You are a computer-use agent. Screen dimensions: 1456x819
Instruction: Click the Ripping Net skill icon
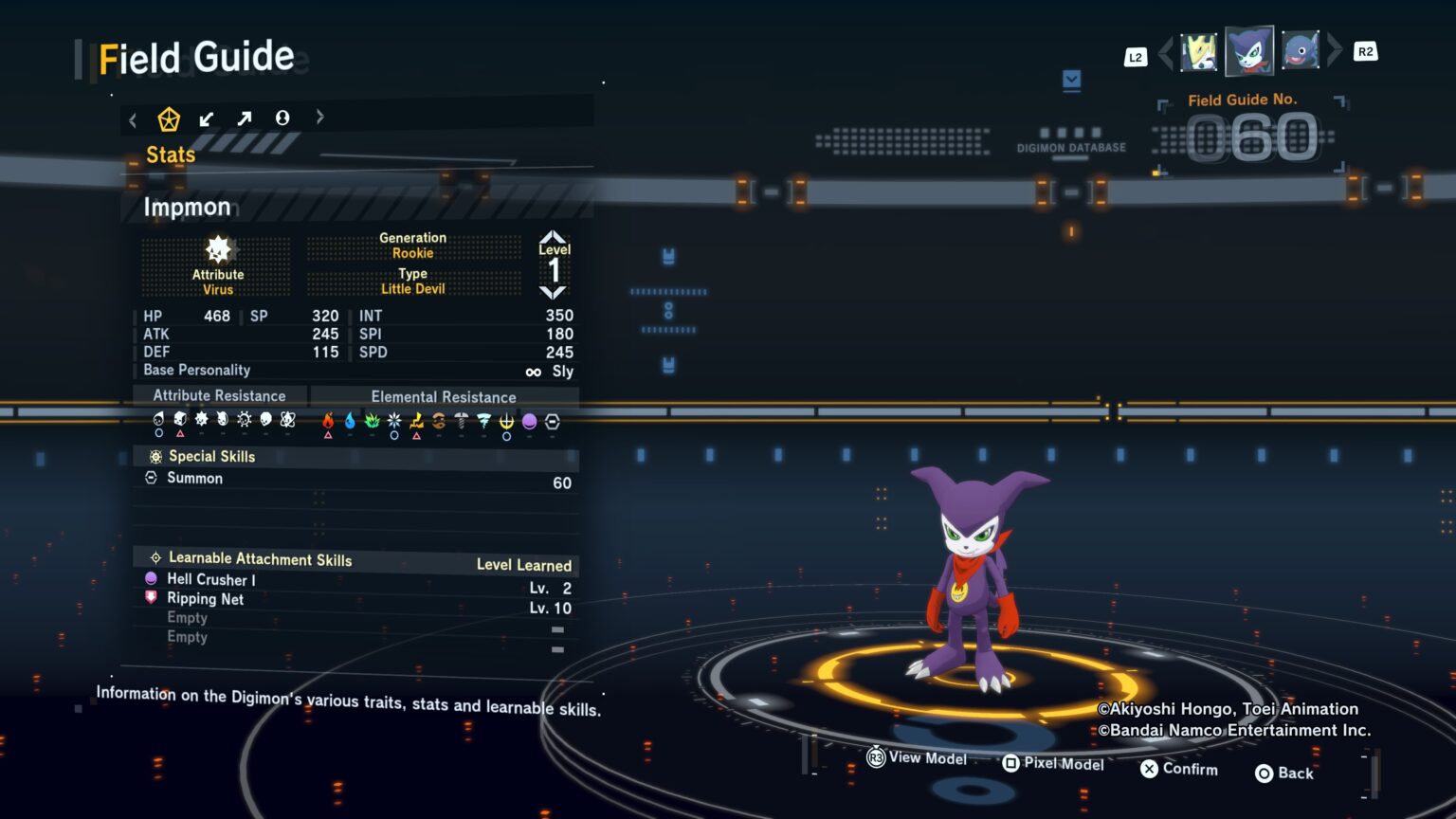coord(152,599)
